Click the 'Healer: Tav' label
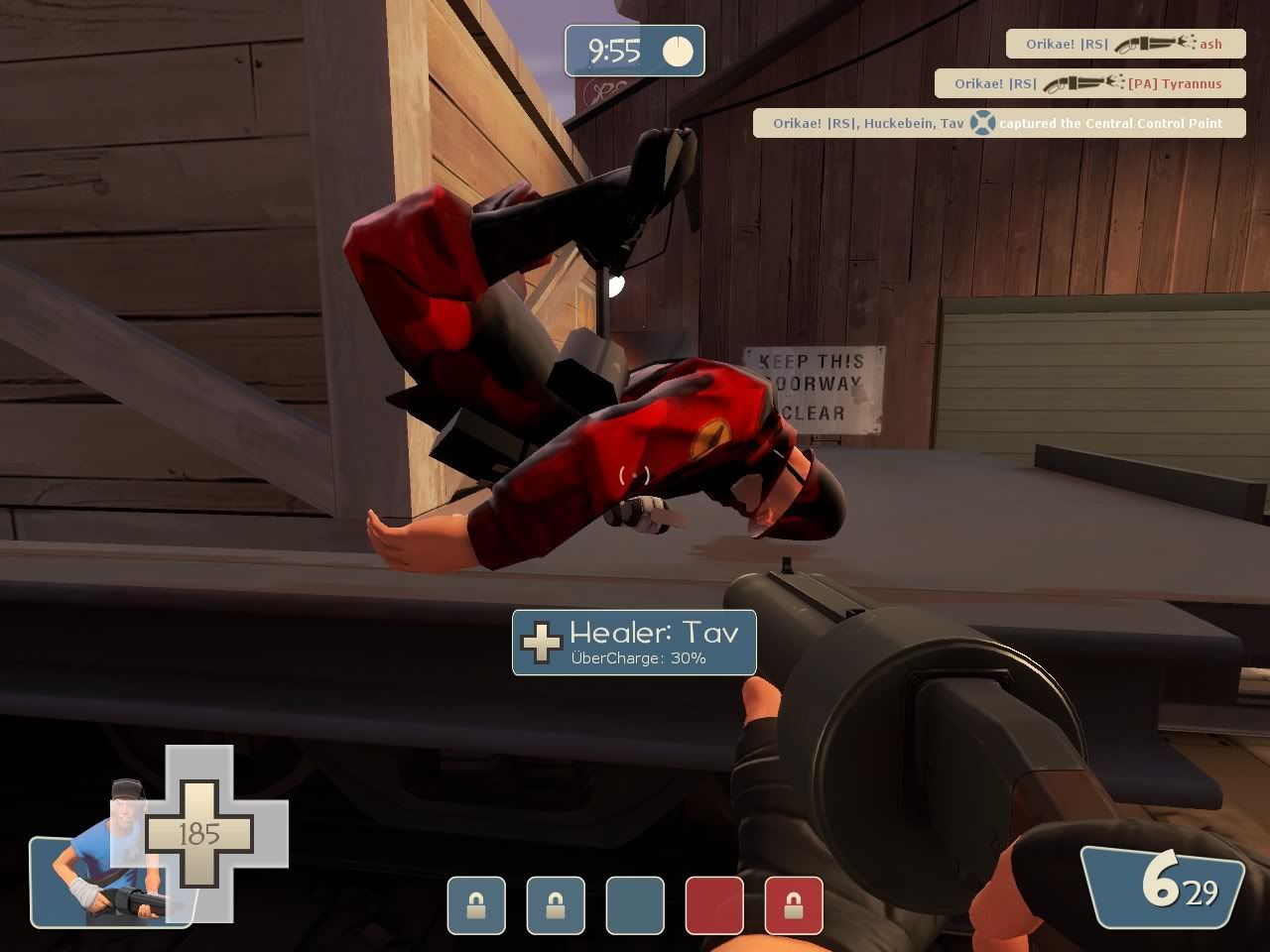This screenshot has width=1270, height=952. (x=655, y=633)
